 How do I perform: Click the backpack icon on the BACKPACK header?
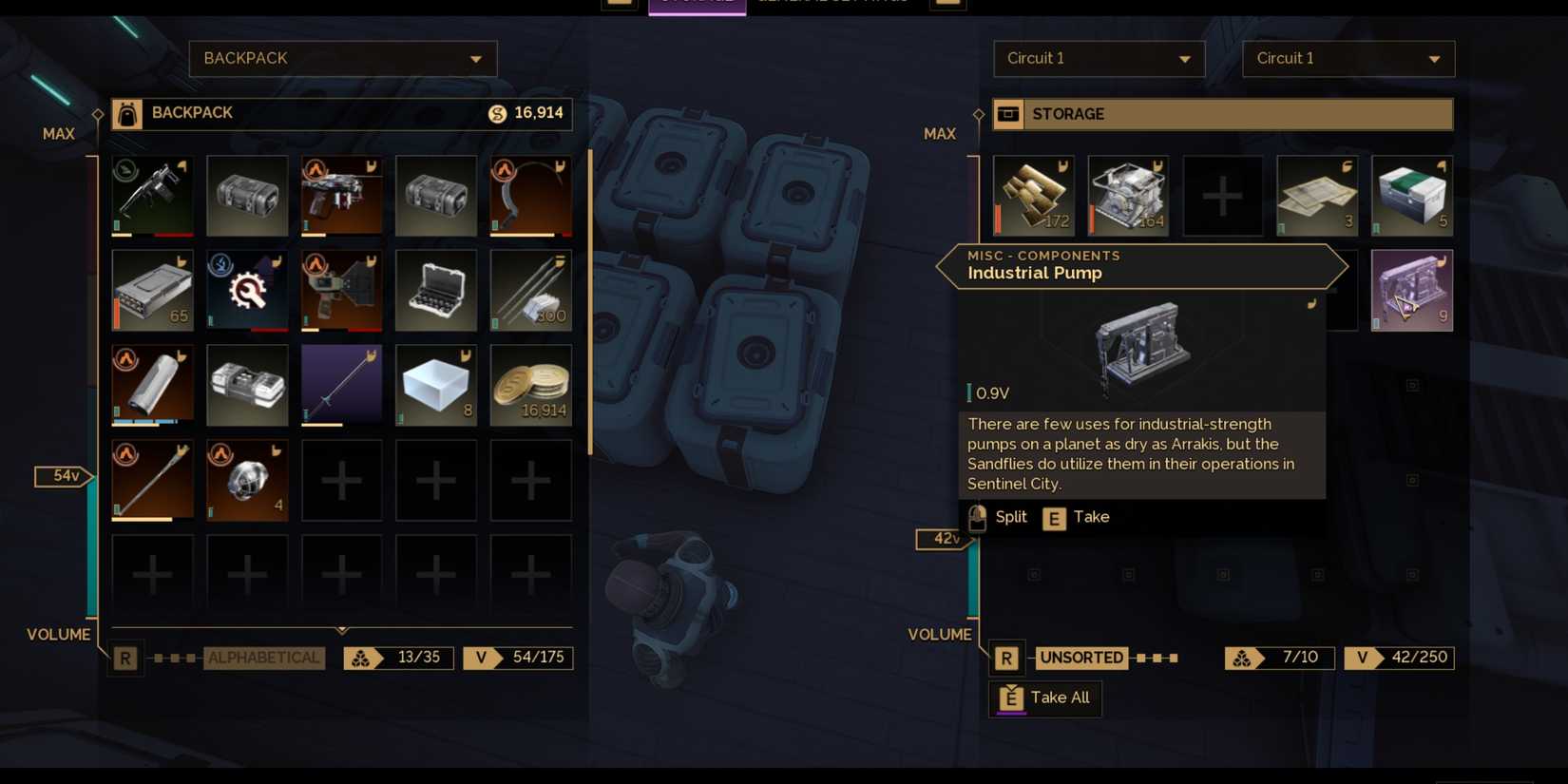pyautogui.click(x=126, y=113)
